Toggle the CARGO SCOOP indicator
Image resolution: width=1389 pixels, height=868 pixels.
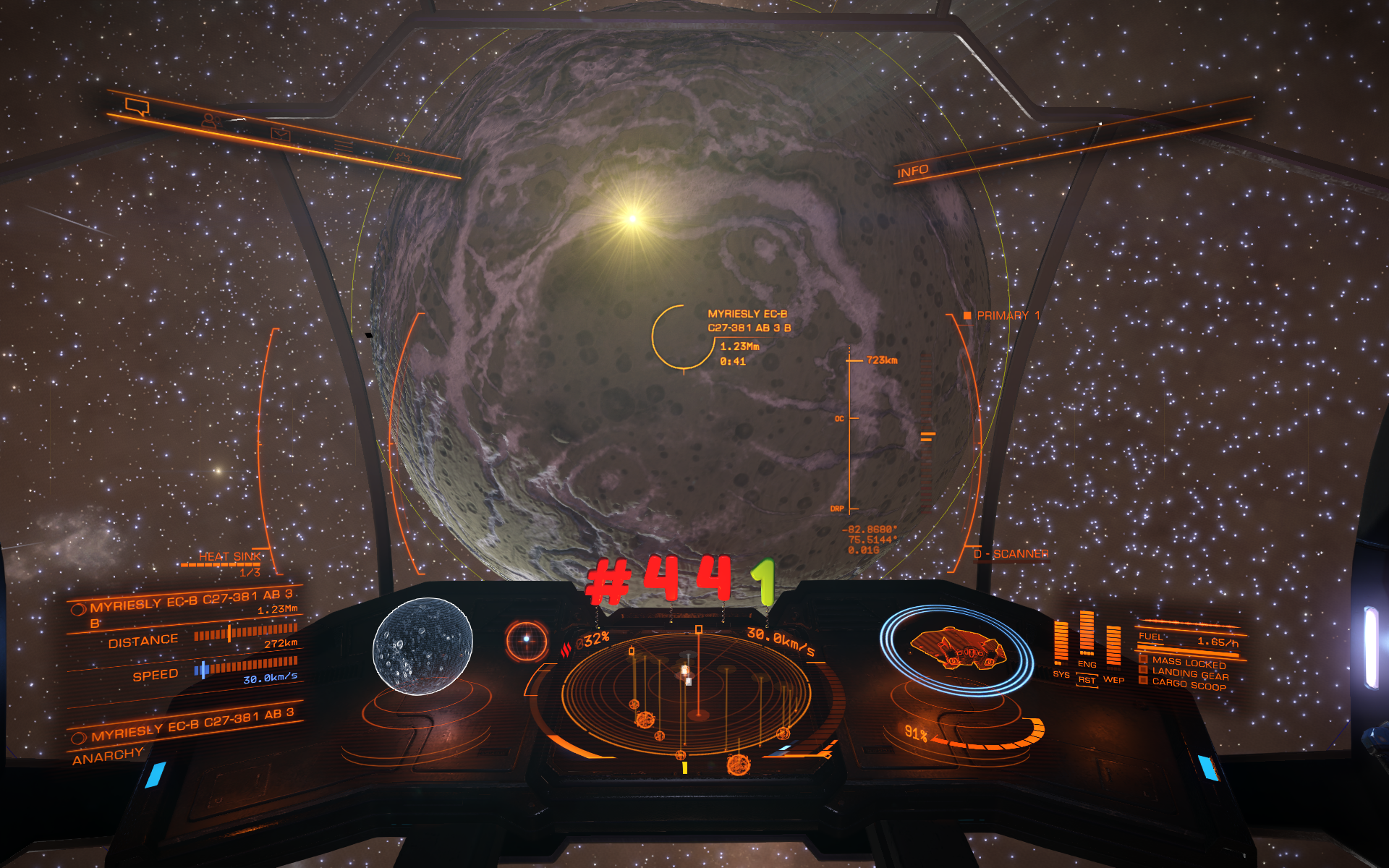[1188, 684]
